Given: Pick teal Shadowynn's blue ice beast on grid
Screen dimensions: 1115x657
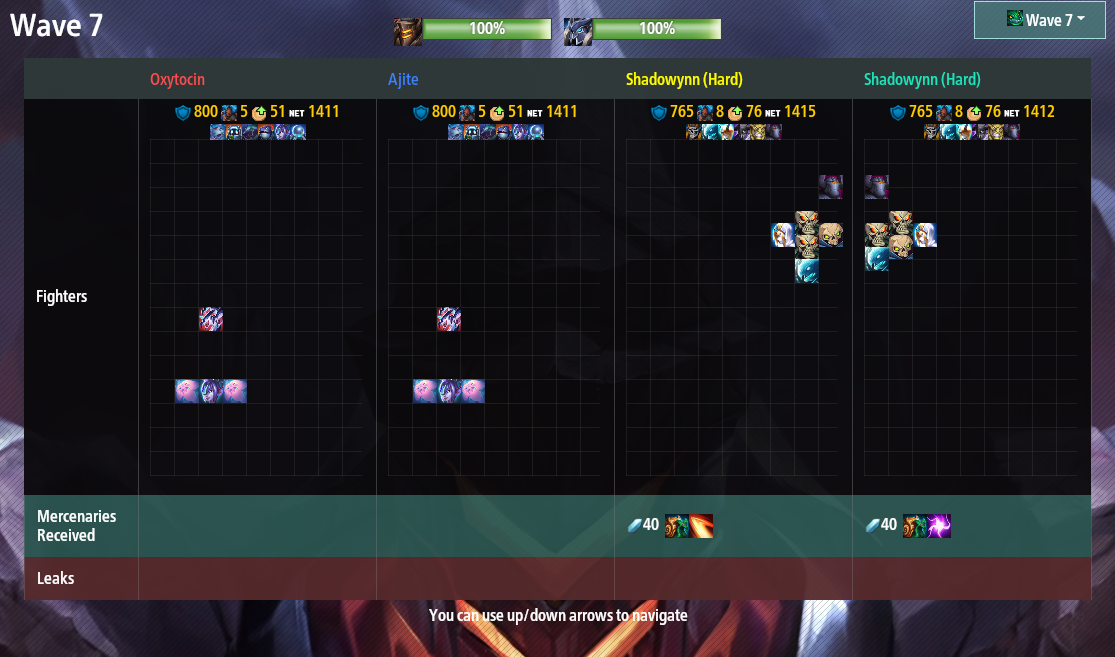Looking at the screenshot, I should click(x=877, y=259).
